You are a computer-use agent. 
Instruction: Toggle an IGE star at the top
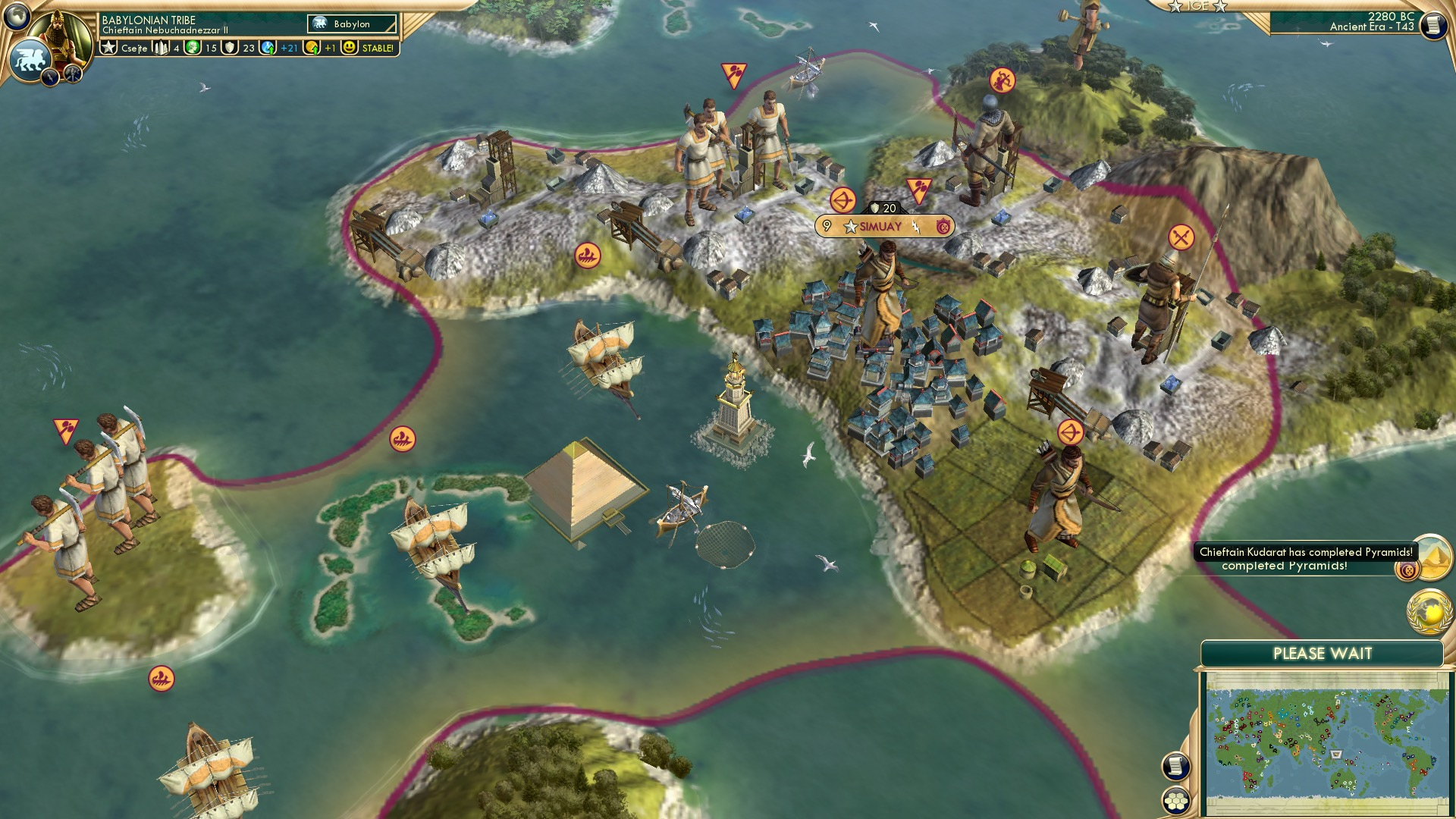[1175, 6]
